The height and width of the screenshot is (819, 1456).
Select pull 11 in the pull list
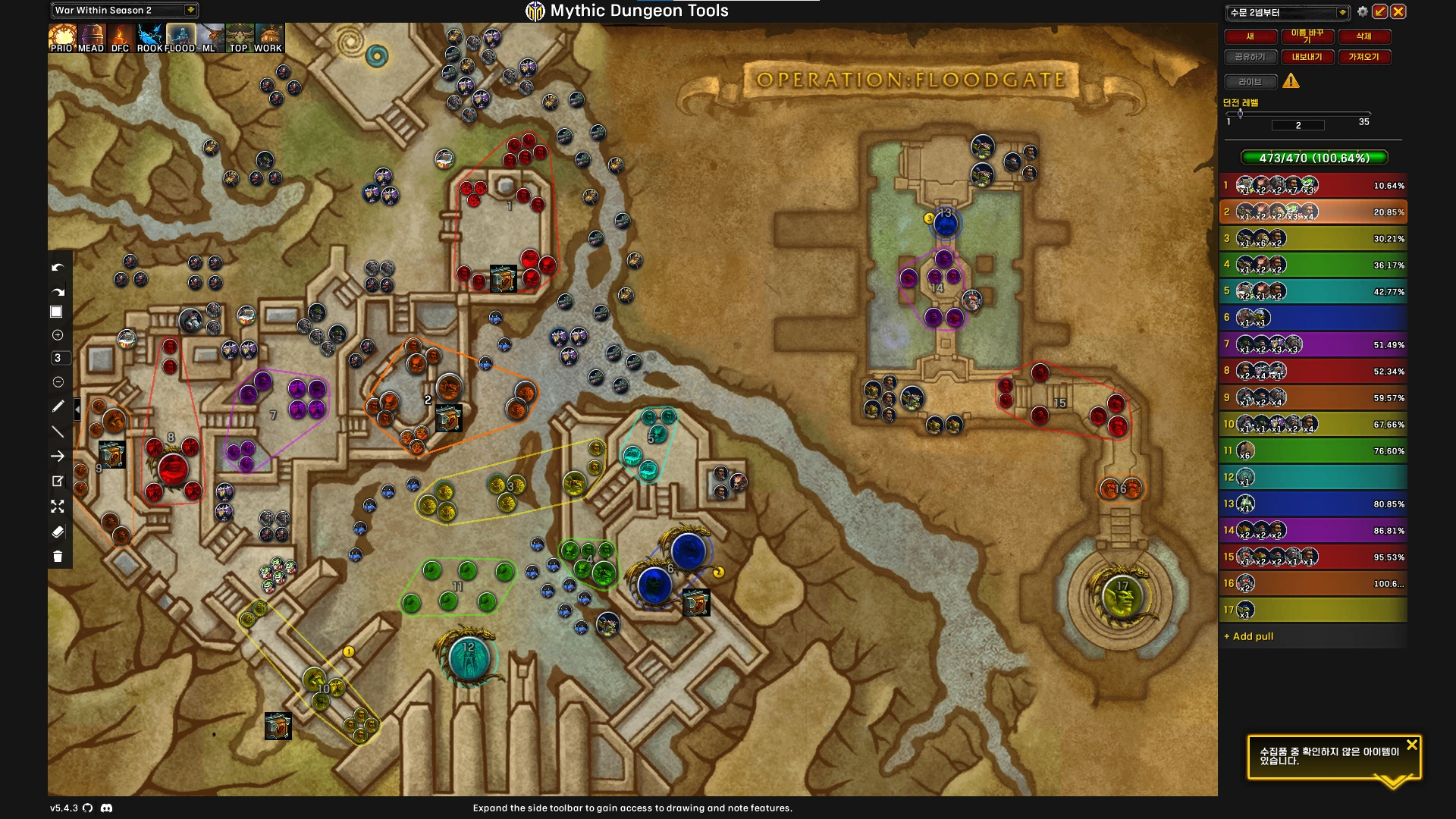coord(1313,450)
